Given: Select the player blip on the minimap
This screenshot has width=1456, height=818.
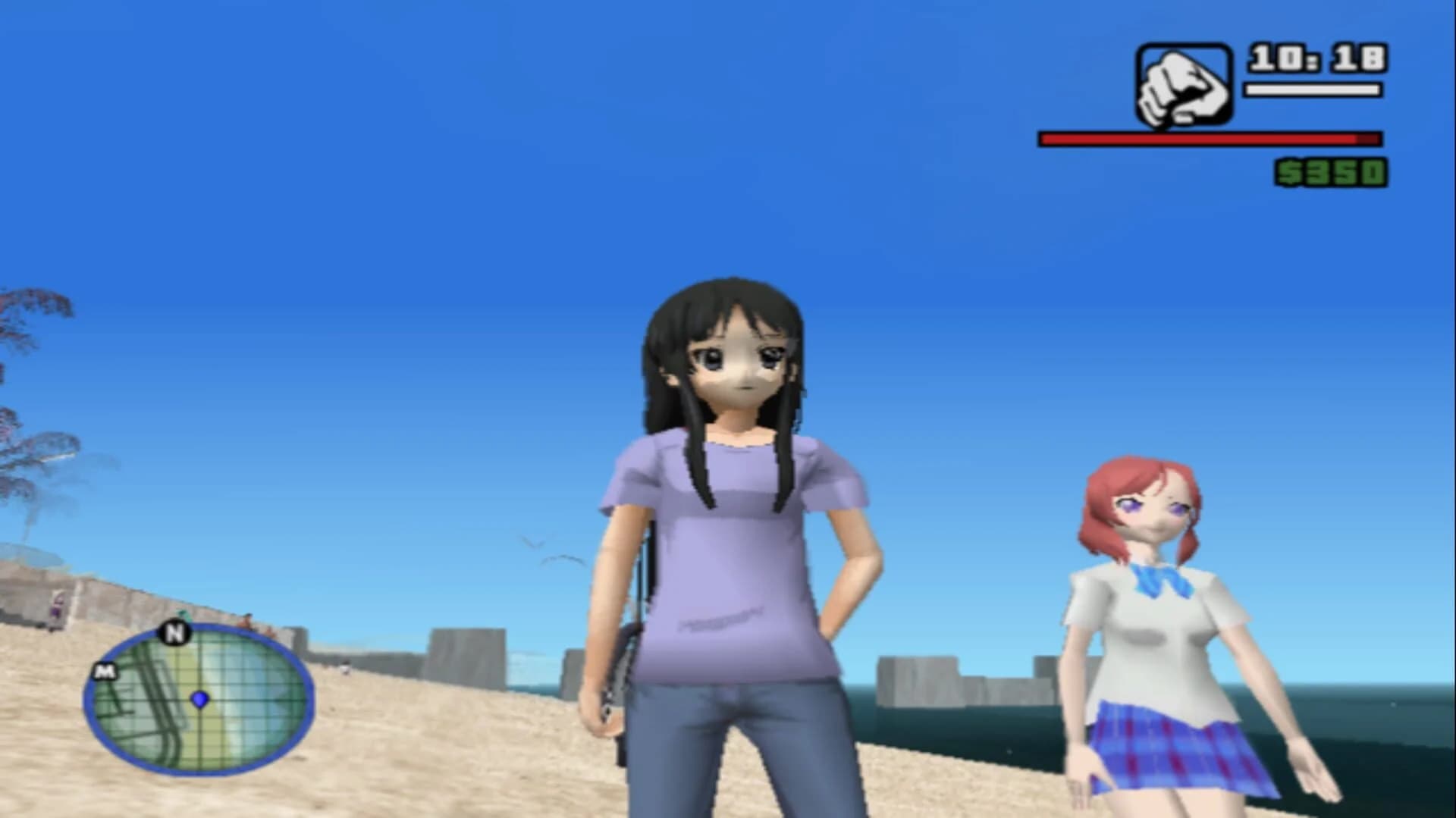Looking at the screenshot, I should (x=200, y=700).
